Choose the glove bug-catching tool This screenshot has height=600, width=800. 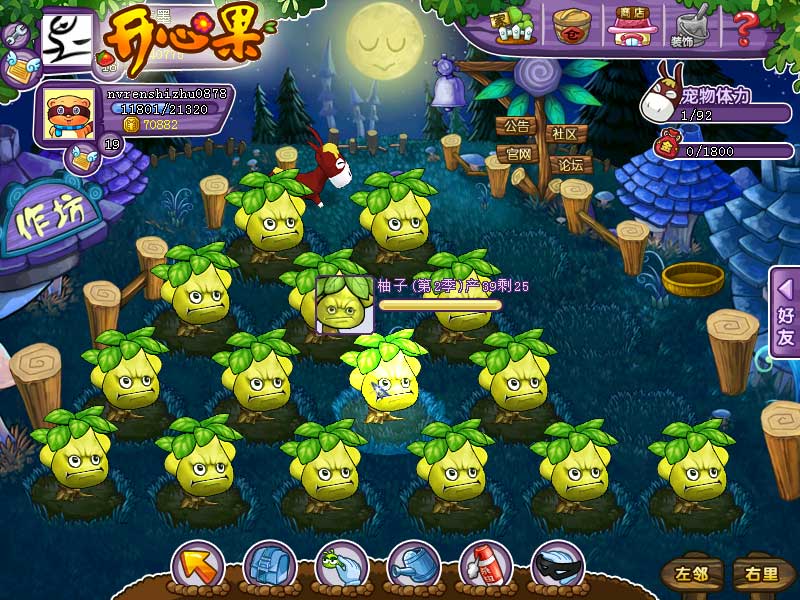pos(341,567)
